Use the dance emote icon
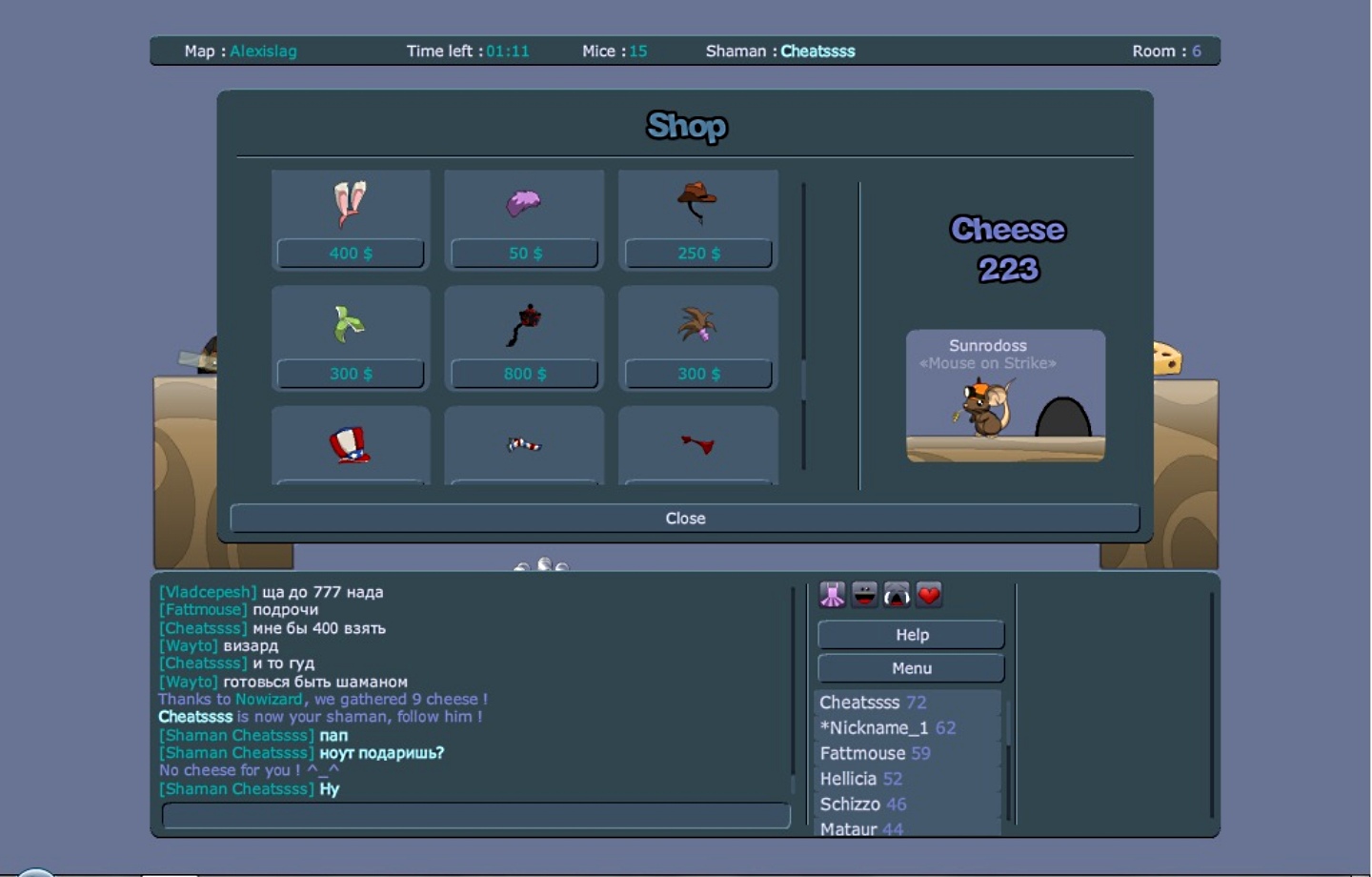The image size is (1372, 877). pyautogui.click(x=832, y=595)
